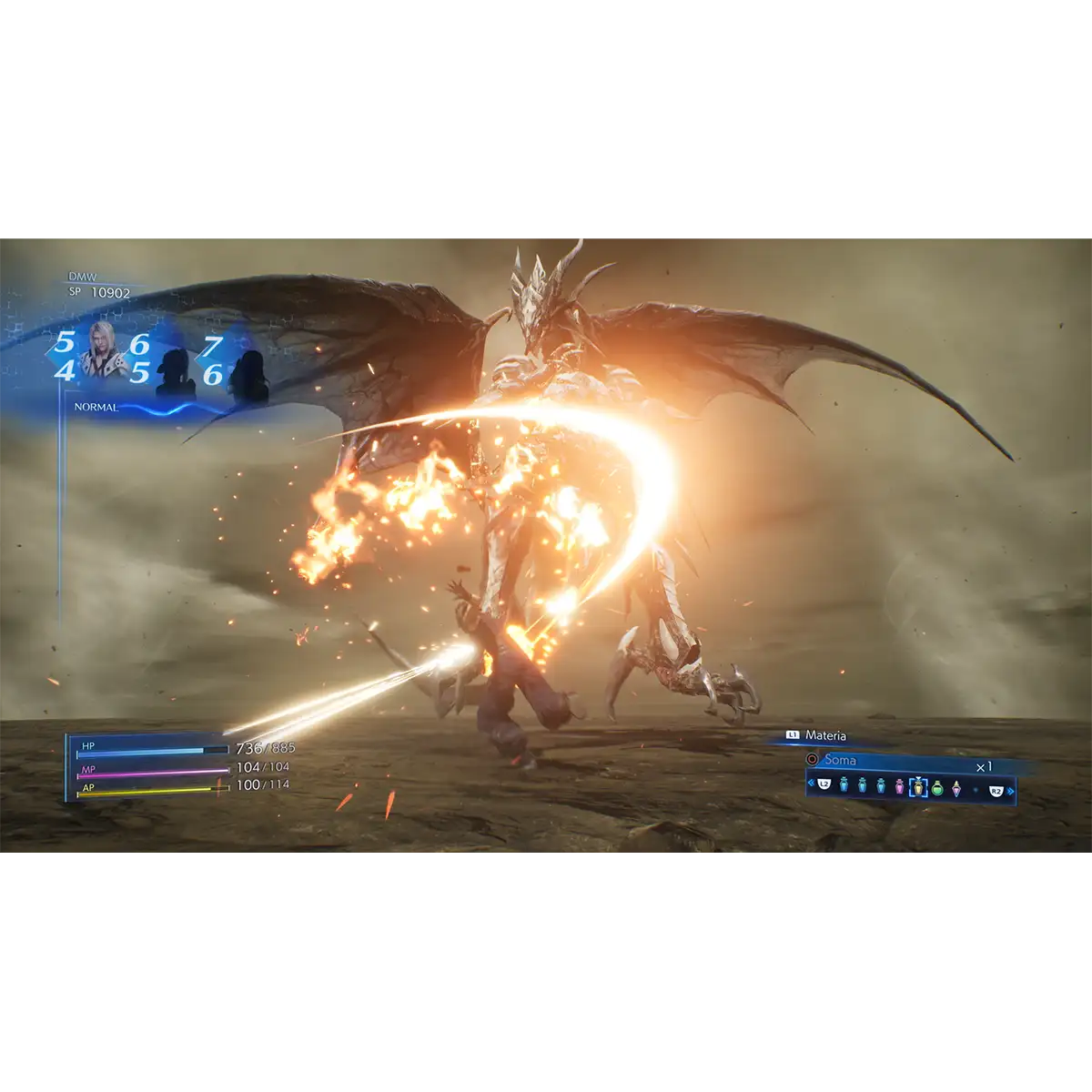Select the pink potion in the item bar
Viewport: 1092px width, 1092px height.
[899, 786]
